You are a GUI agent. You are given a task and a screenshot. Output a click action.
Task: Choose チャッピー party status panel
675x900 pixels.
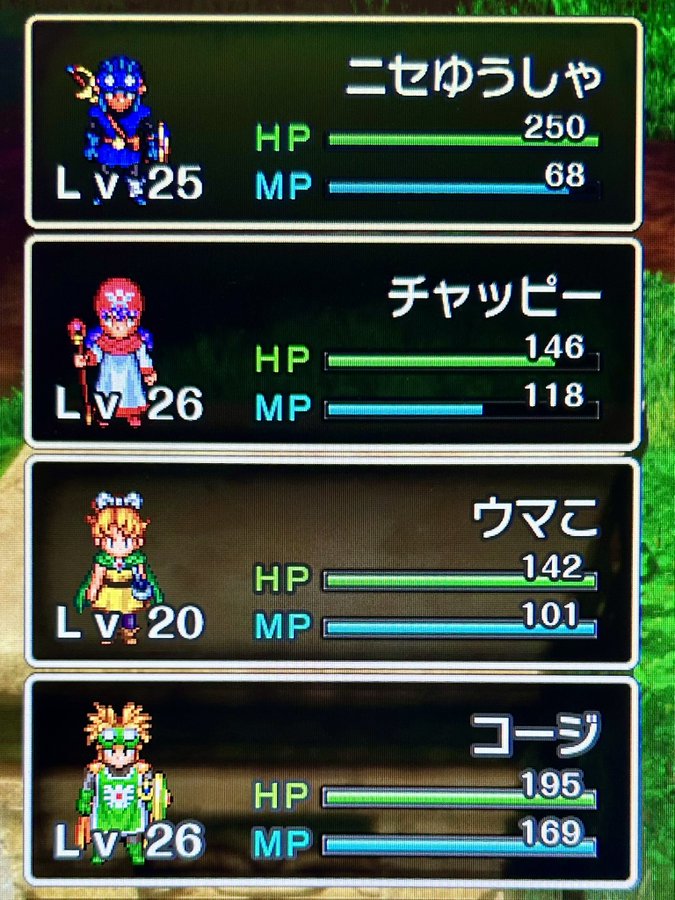point(333,343)
